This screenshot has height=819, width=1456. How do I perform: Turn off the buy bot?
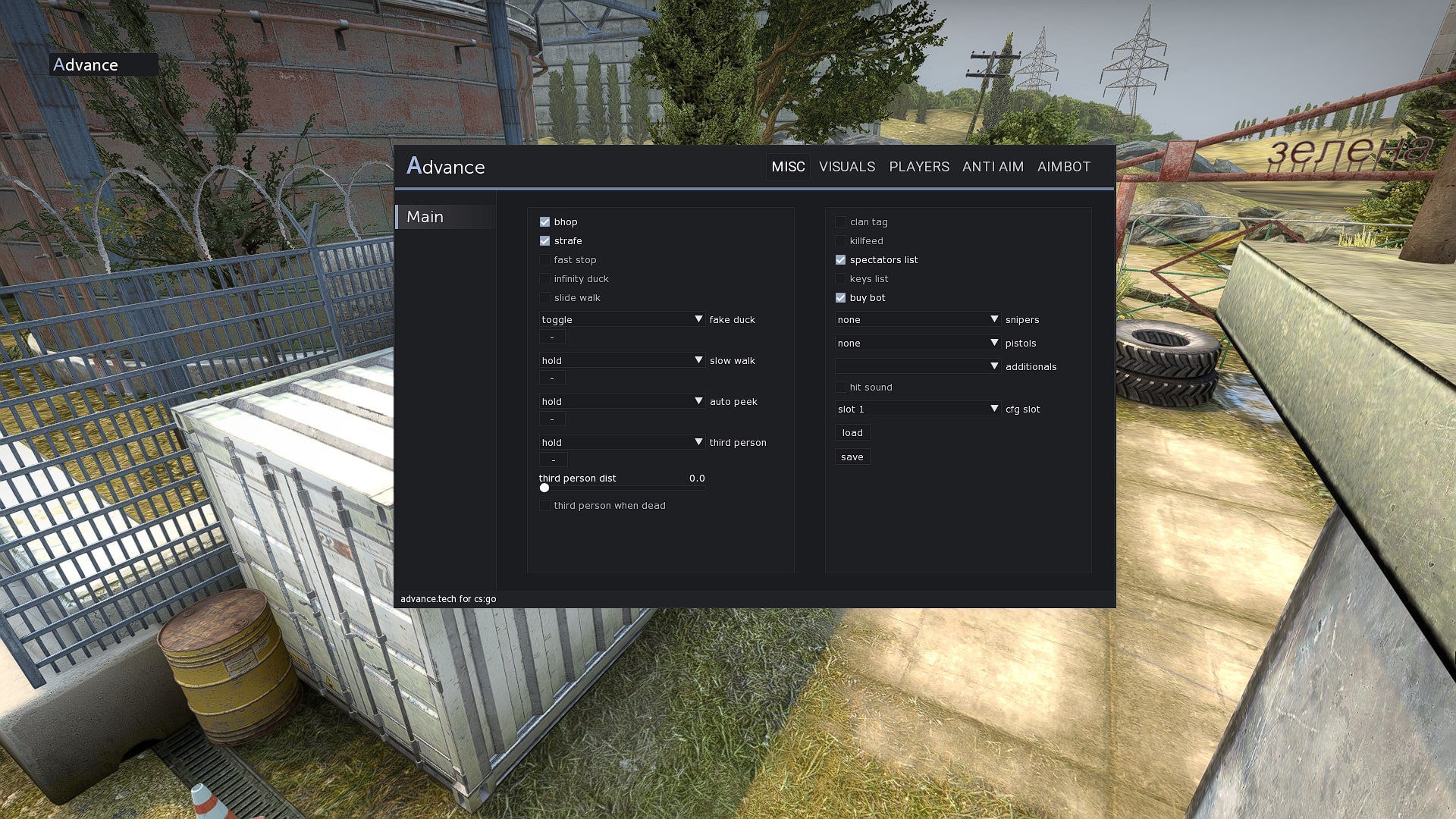point(840,297)
